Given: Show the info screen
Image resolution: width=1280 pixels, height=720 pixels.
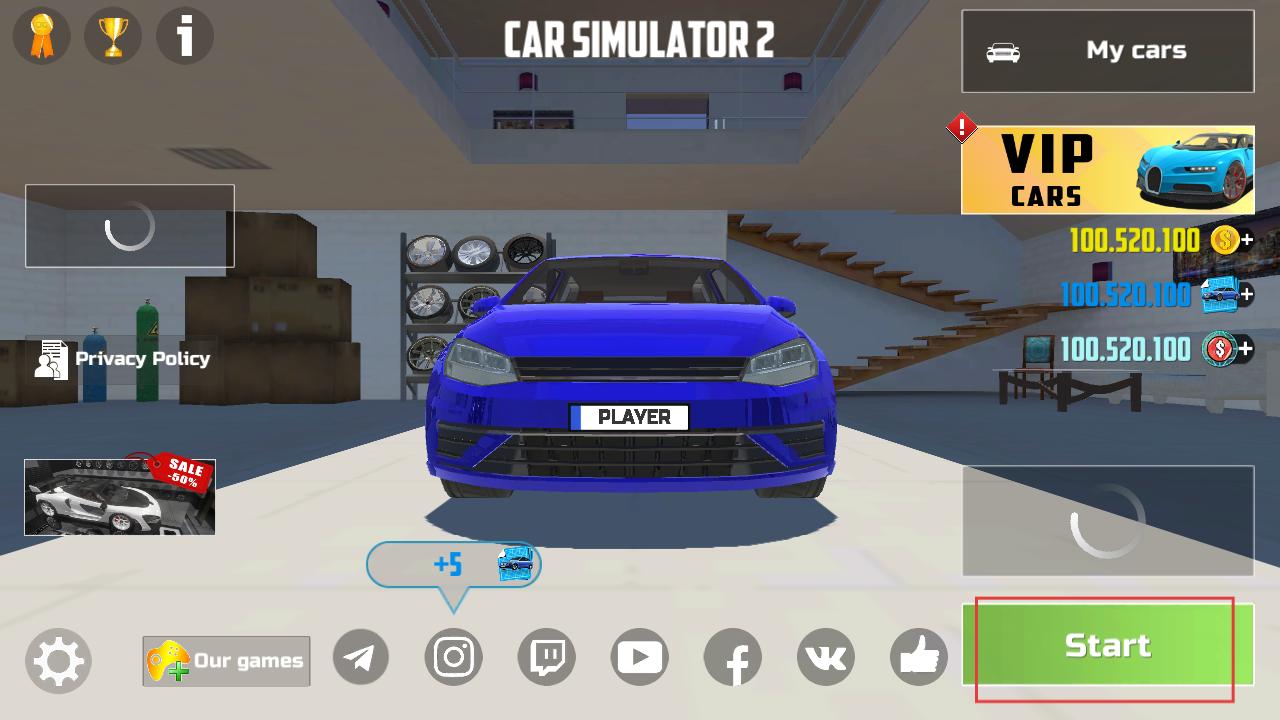Looking at the screenshot, I should point(185,37).
